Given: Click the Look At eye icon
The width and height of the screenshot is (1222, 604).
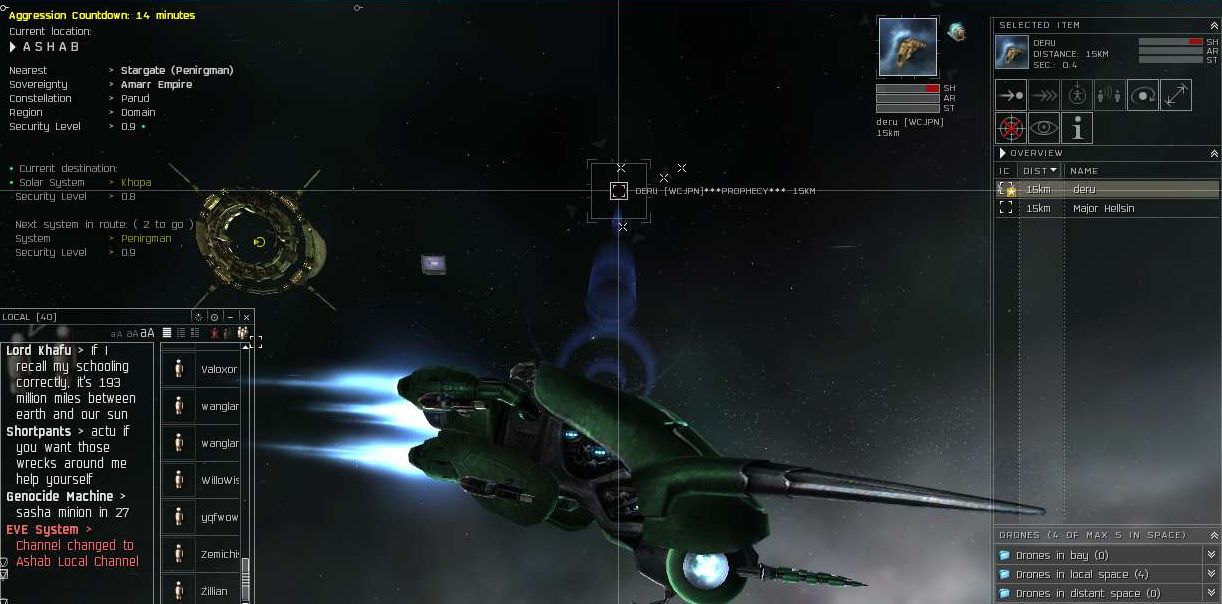Looking at the screenshot, I should (x=1044, y=128).
